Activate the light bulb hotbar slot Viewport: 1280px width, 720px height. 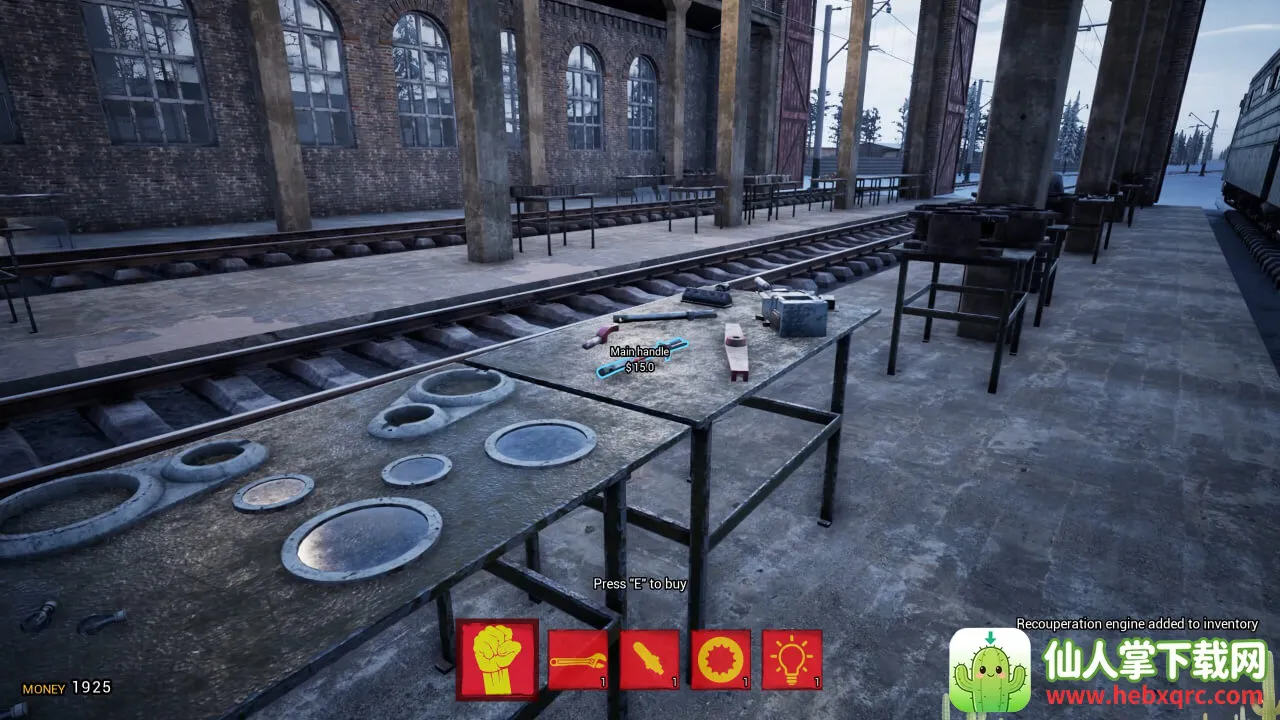792,660
